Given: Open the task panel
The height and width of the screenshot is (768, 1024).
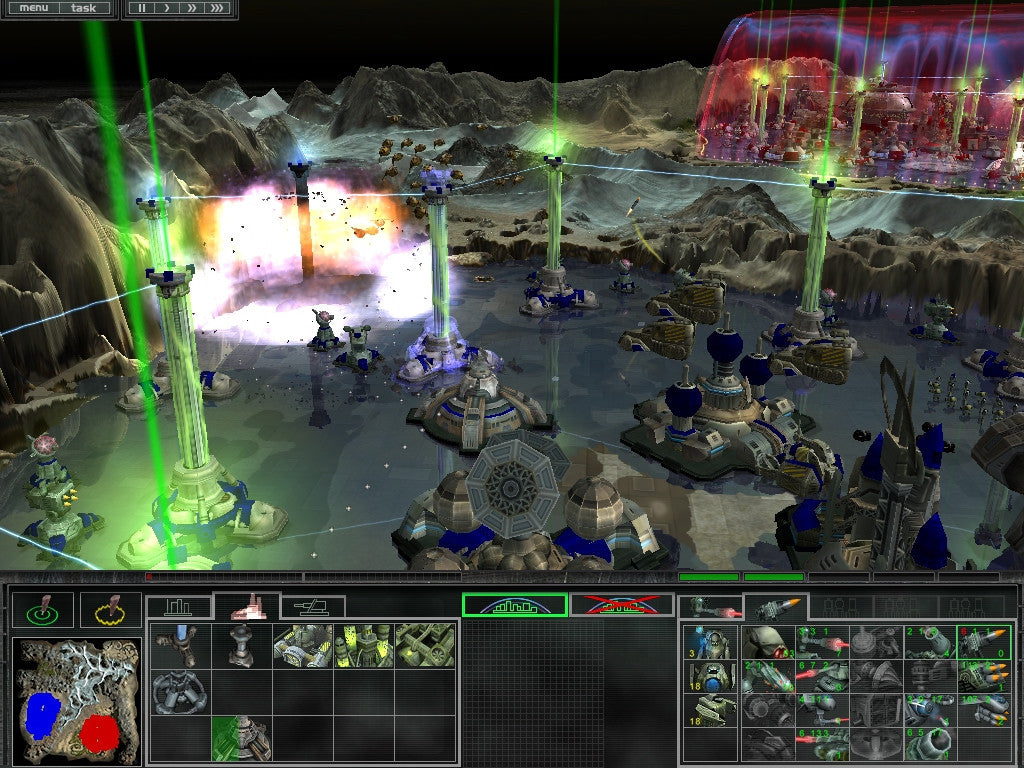Looking at the screenshot, I should [x=84, y=8].
